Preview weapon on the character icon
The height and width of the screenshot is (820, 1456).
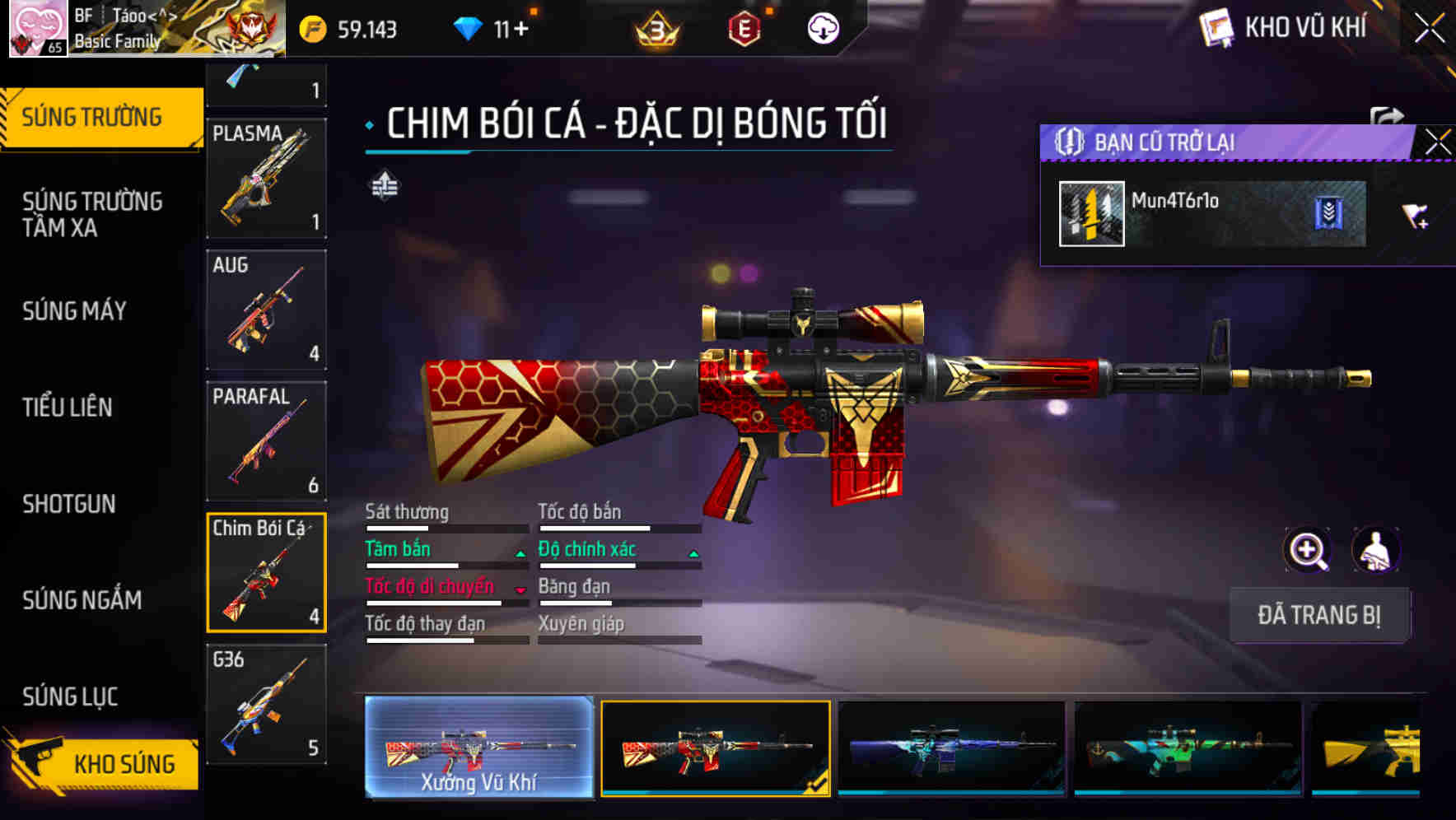(1375, 550)
